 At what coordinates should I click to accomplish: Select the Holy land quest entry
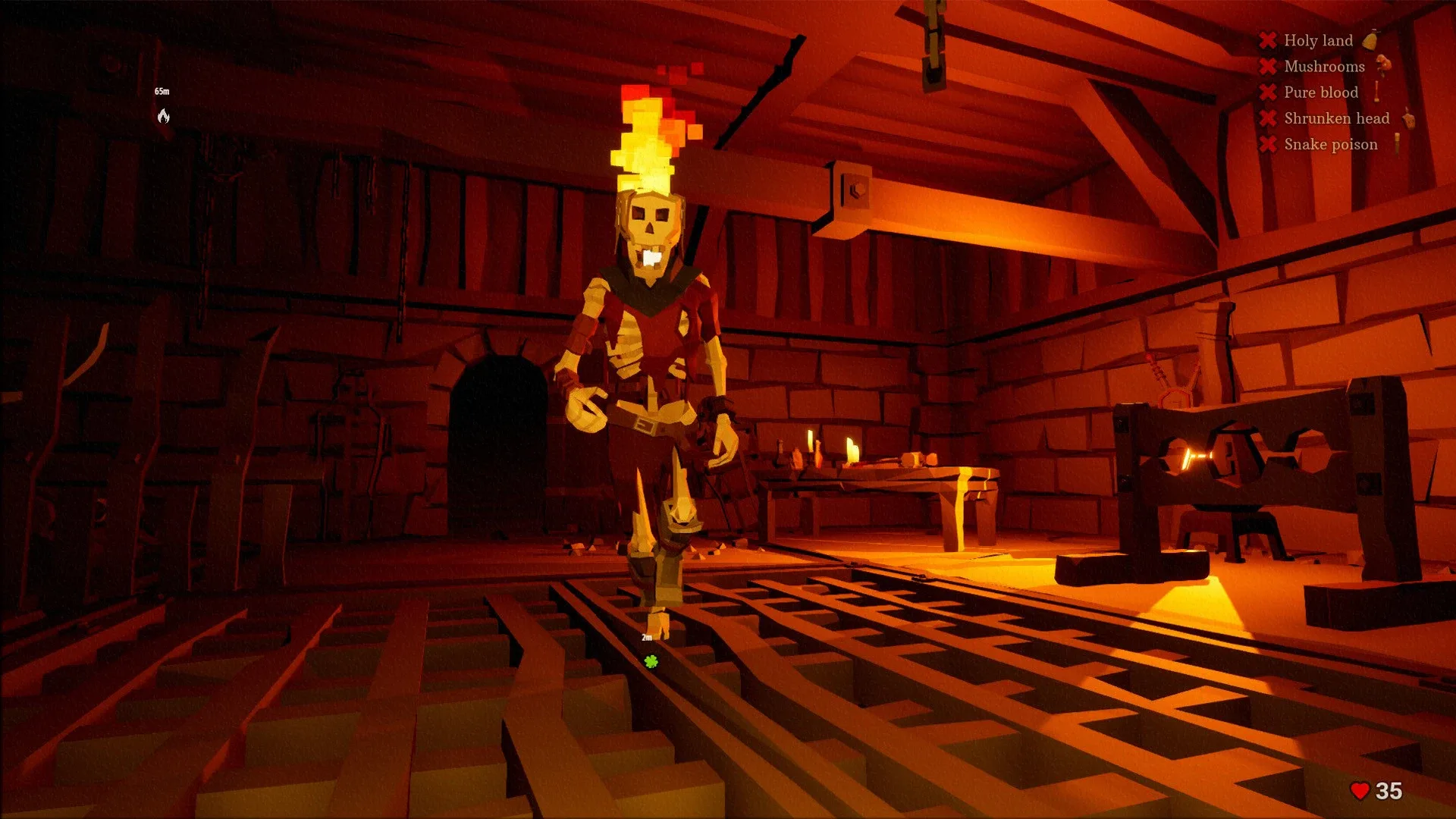pyautogui.click(x=1318, y=40)
